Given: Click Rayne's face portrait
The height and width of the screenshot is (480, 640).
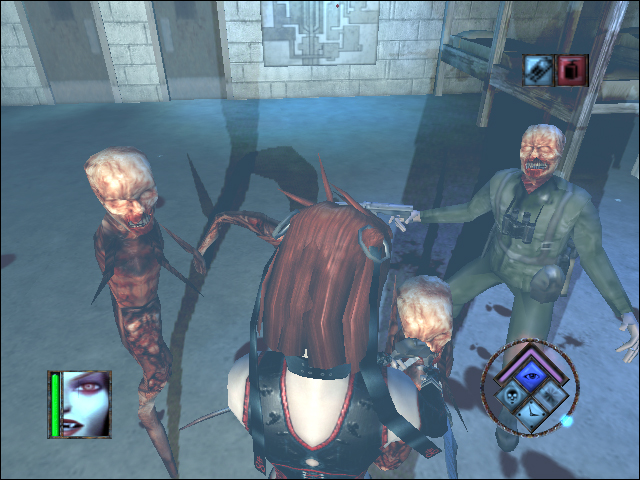Looking at the screenshot, I should point(86,403).
